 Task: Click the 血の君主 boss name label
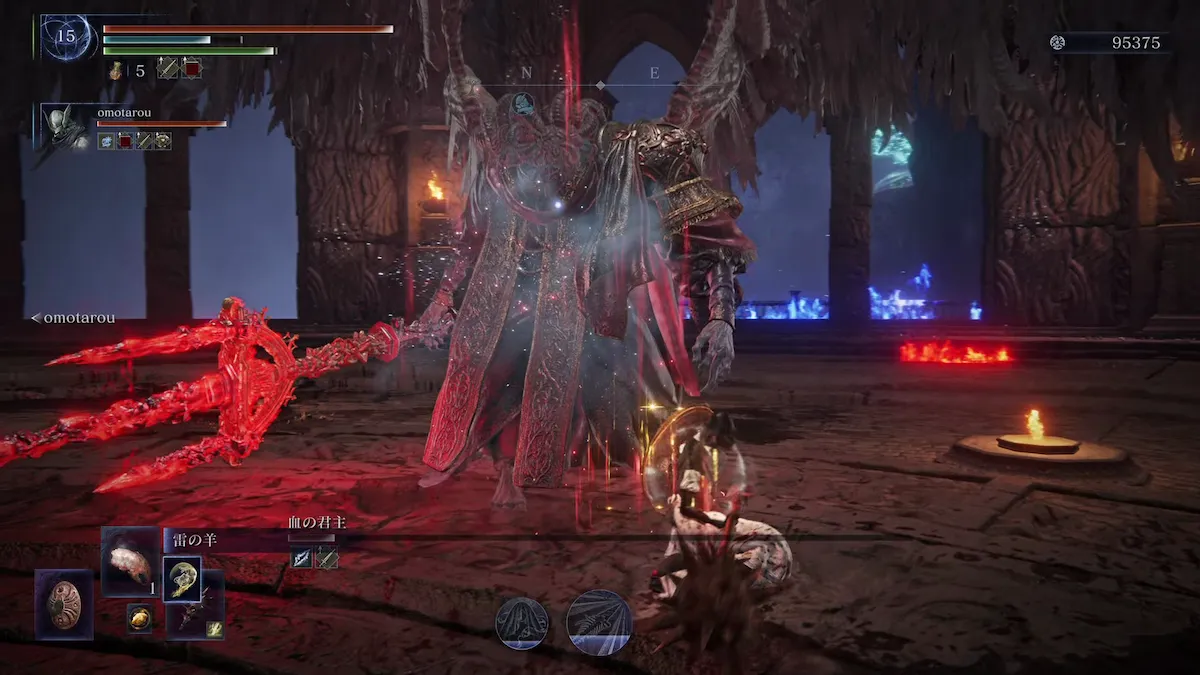tap(316, 522)
